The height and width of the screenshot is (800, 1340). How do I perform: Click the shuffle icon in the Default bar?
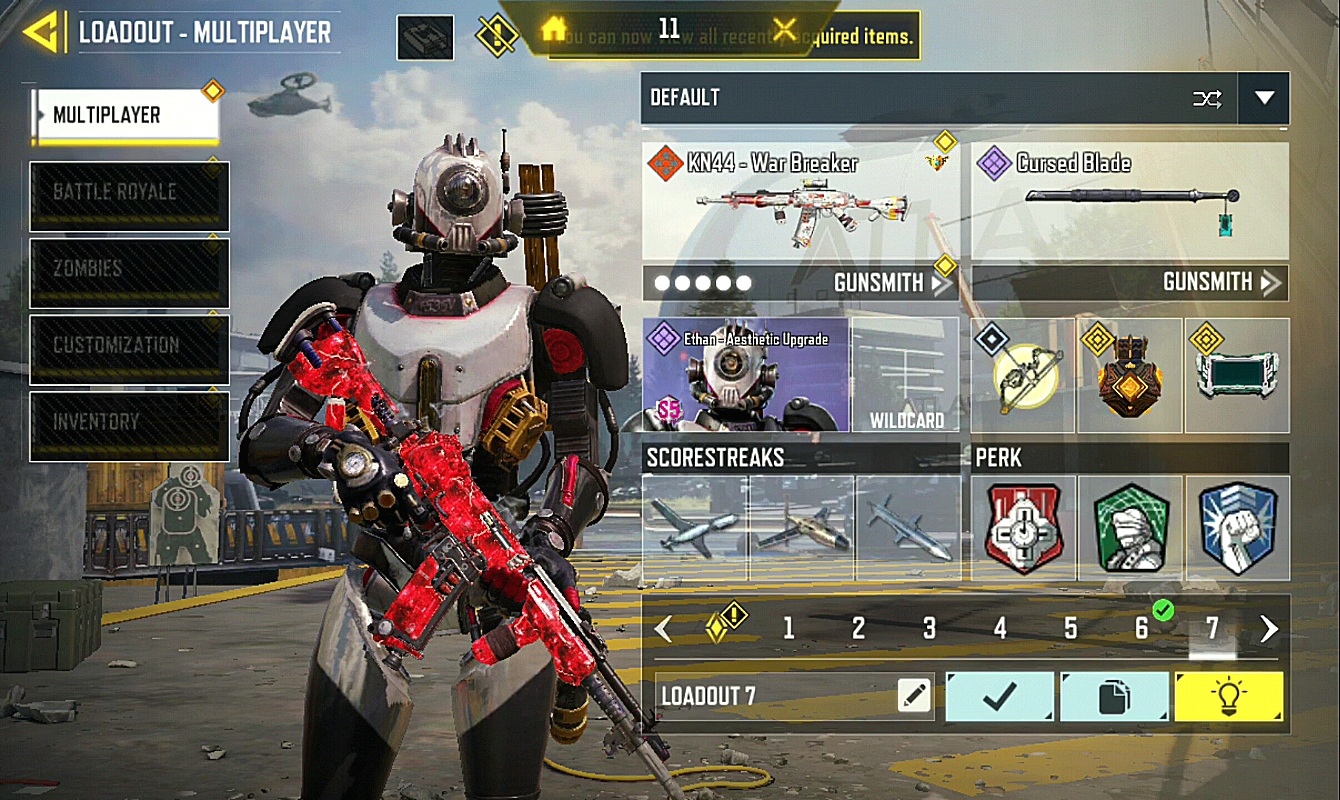1207,98
